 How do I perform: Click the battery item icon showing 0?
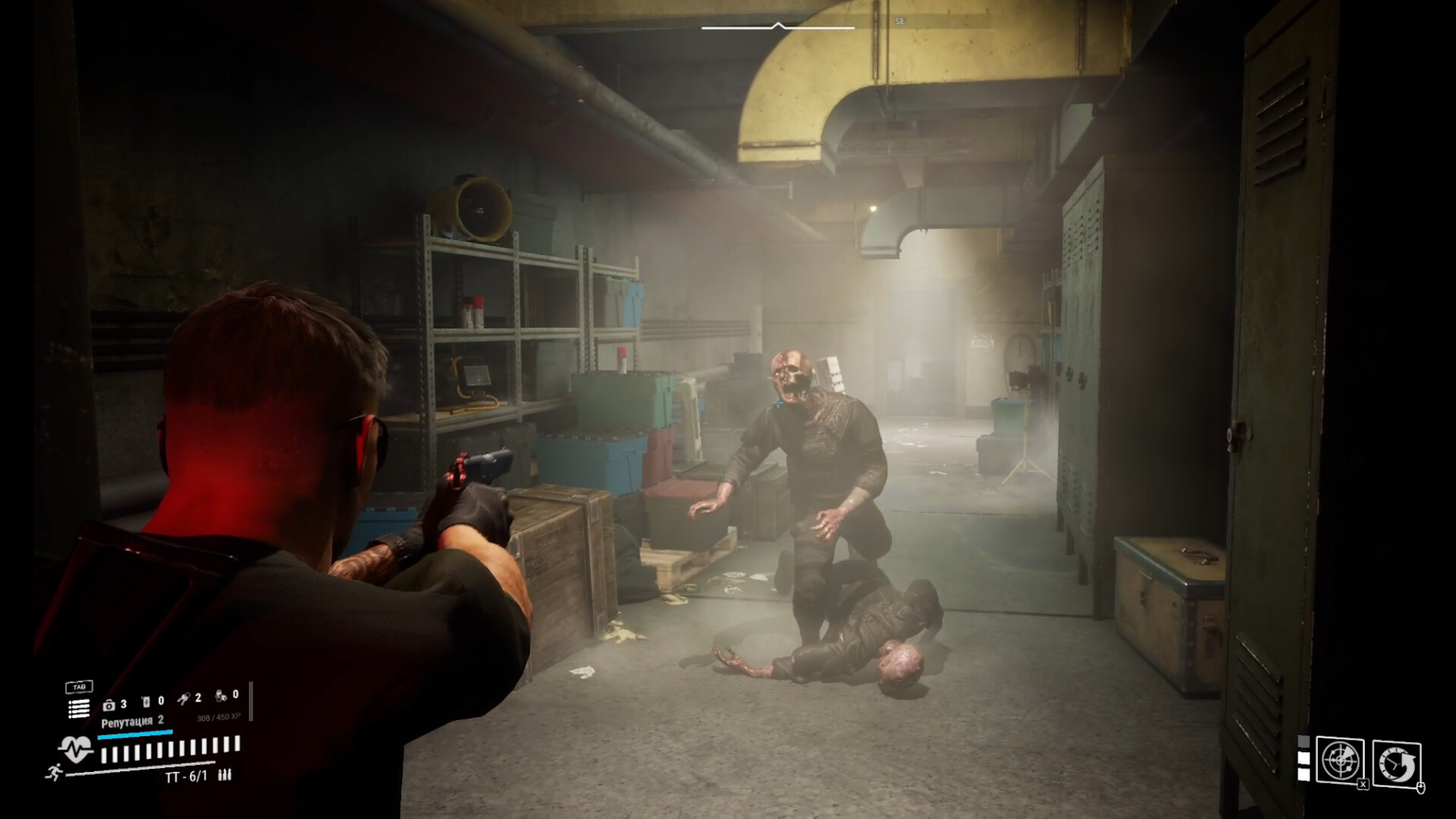point(146,701)
